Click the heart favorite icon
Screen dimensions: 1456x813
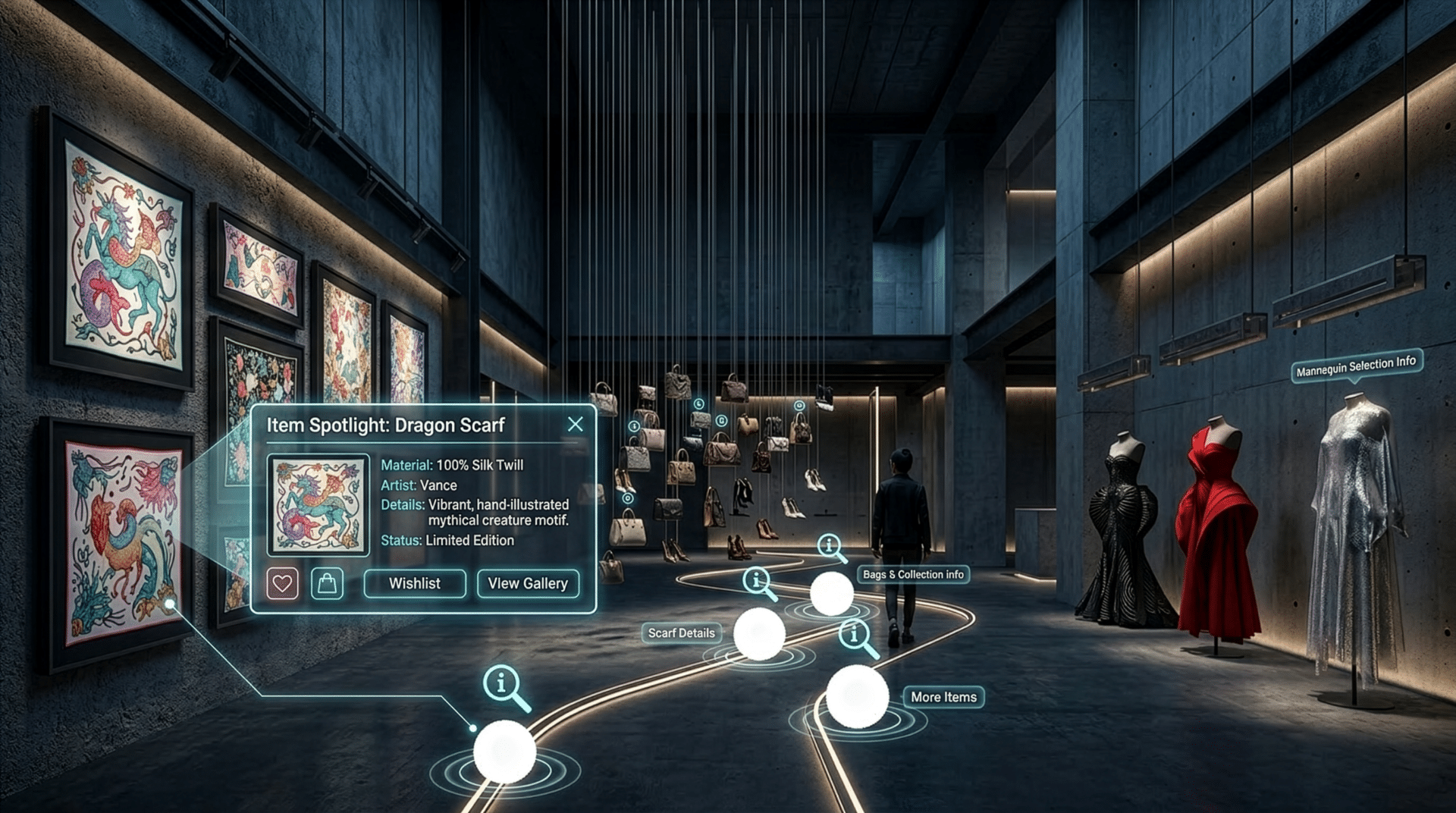[x=282, y=584]
